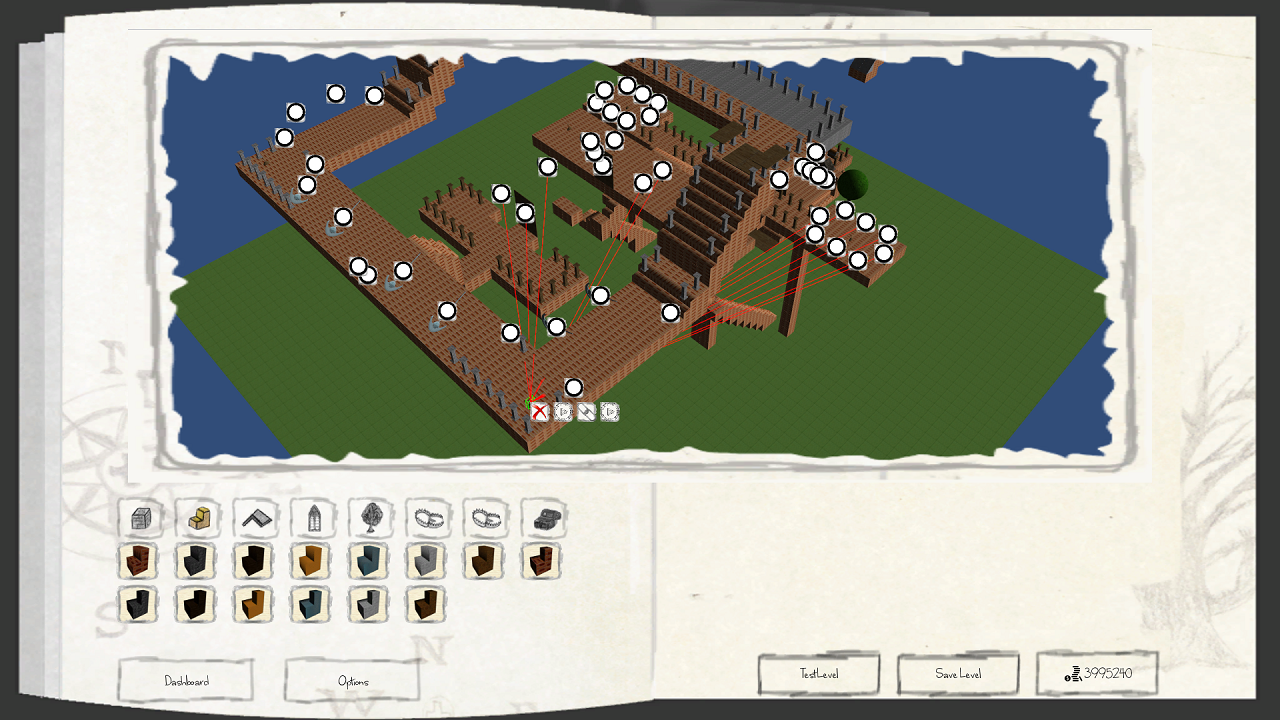The image size is (1280, 720).
Task: Choose the yellow stairs category
Action: click(x=198, y=519)
